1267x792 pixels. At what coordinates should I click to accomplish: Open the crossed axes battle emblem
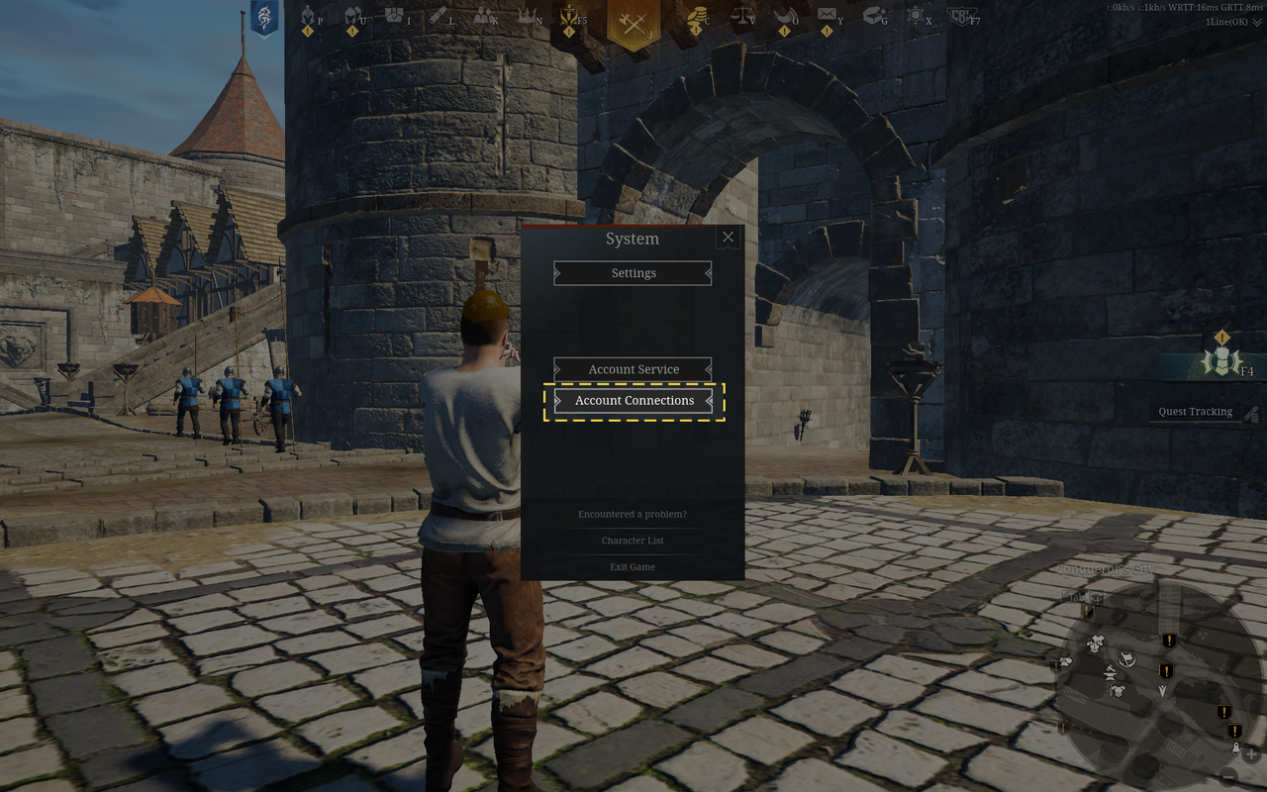coord(633,23)
